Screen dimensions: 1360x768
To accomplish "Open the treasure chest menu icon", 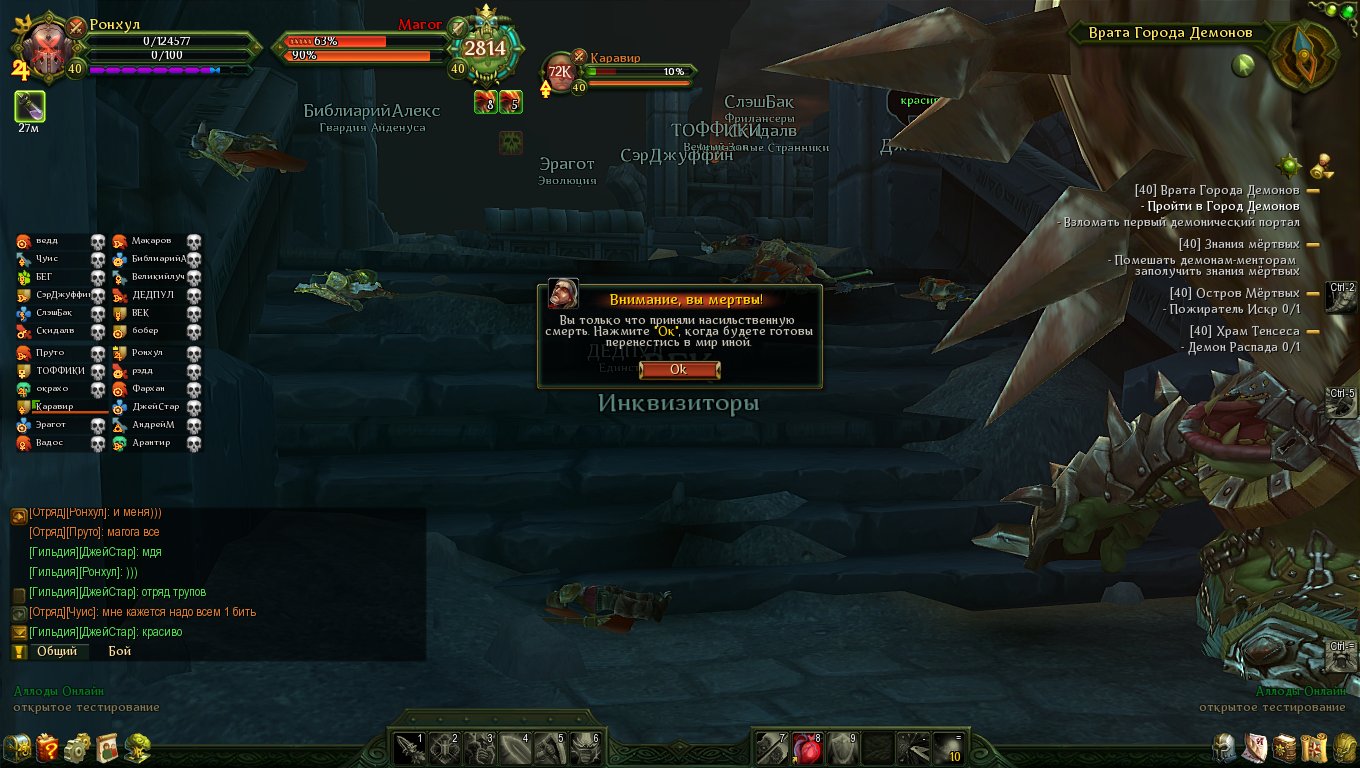I will (x=17, y=747).
